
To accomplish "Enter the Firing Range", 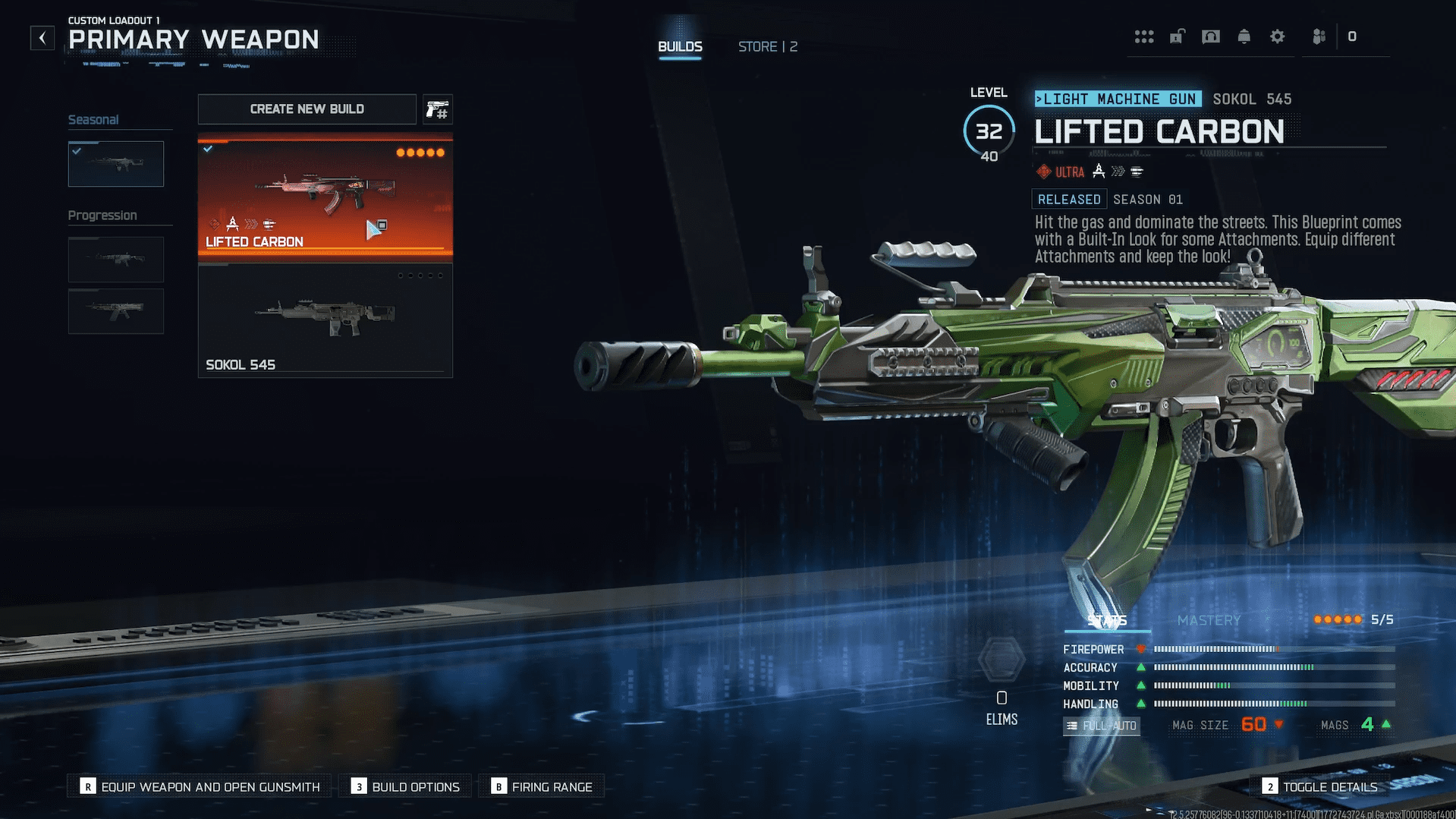I will tap(542, 787).
